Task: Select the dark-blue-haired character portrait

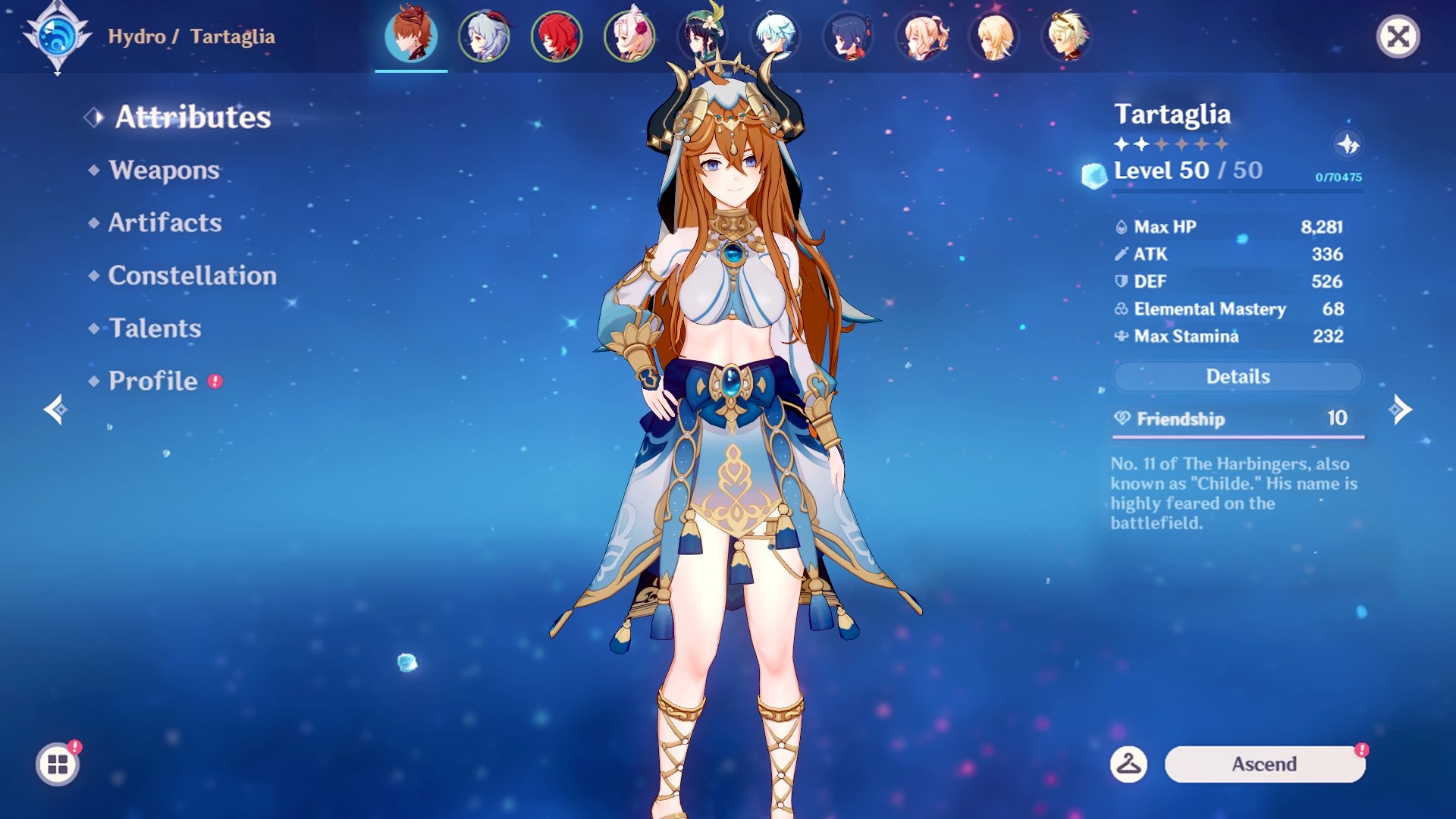Action: pos(849,36)
